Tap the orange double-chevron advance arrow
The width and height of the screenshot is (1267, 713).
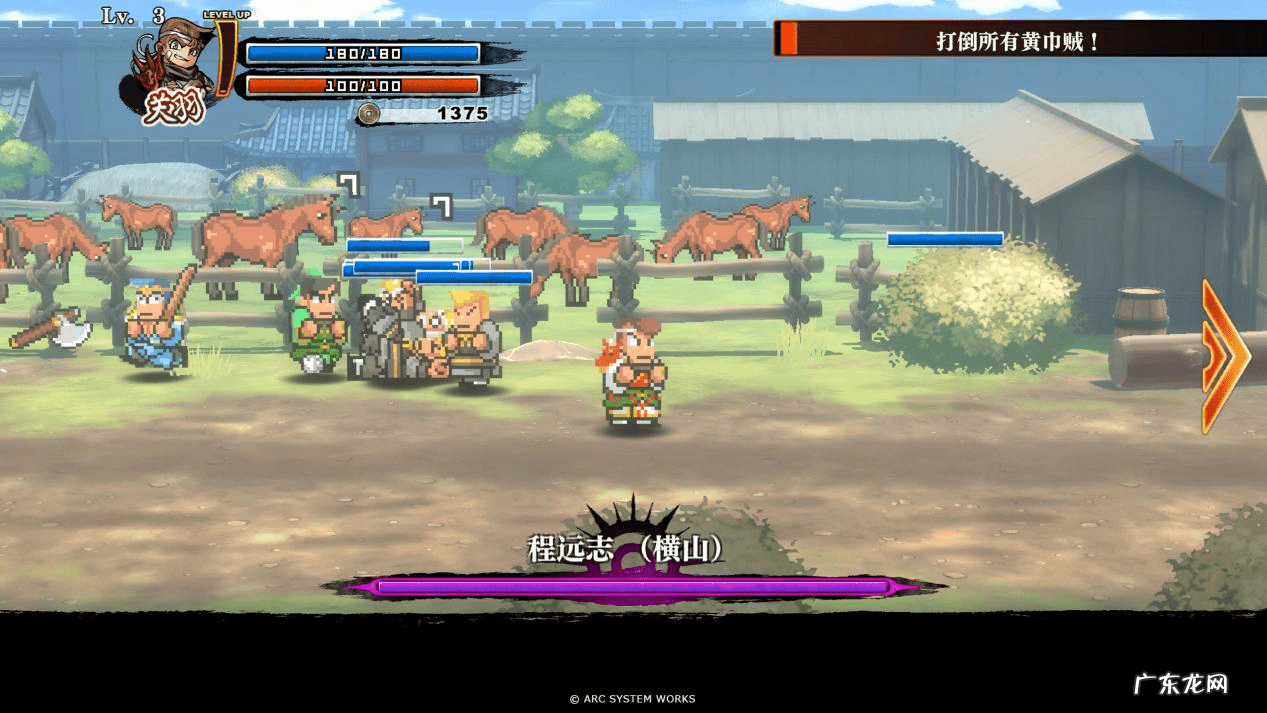[x=1225, y=357]
